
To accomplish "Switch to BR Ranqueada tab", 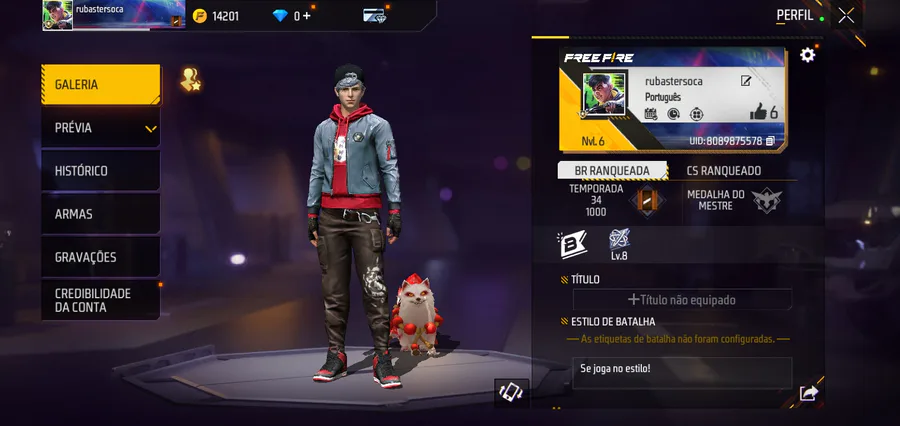I will pyautogui.click(x=613, y=171).
